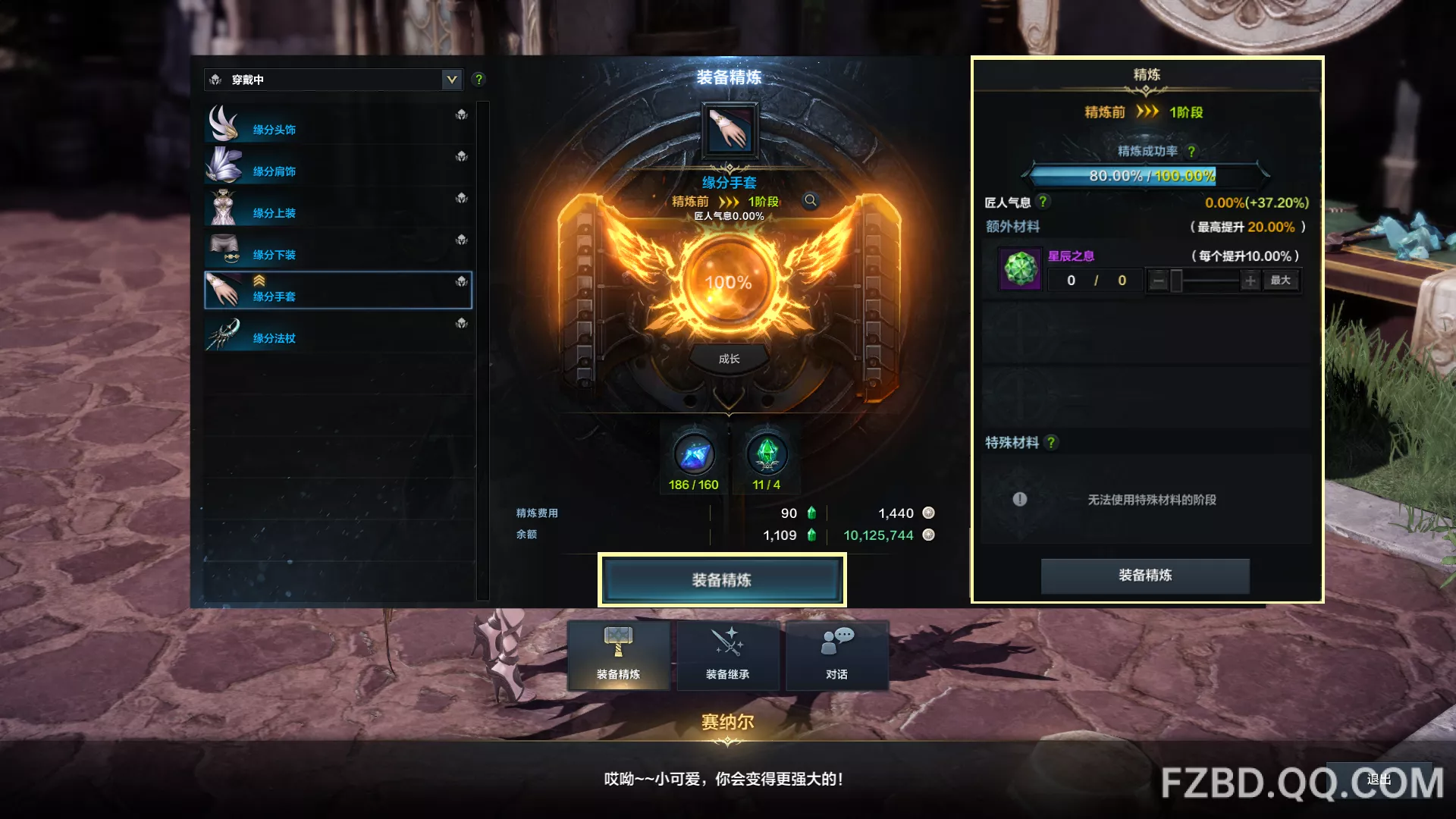
Task: Open the magnifier preview beside 1阶段
Action: [811, 201]
